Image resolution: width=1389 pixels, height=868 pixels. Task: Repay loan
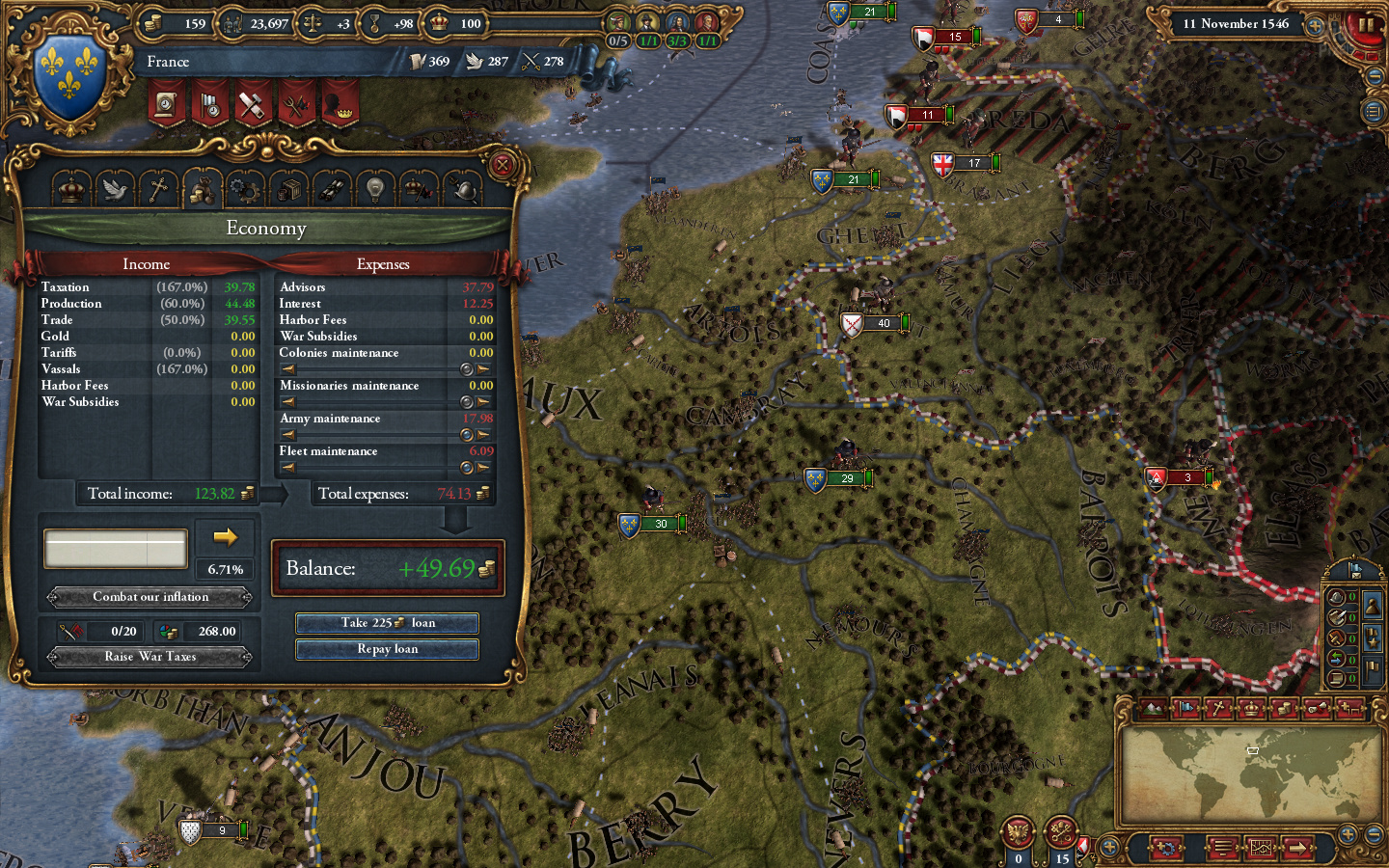click(387, 649)
